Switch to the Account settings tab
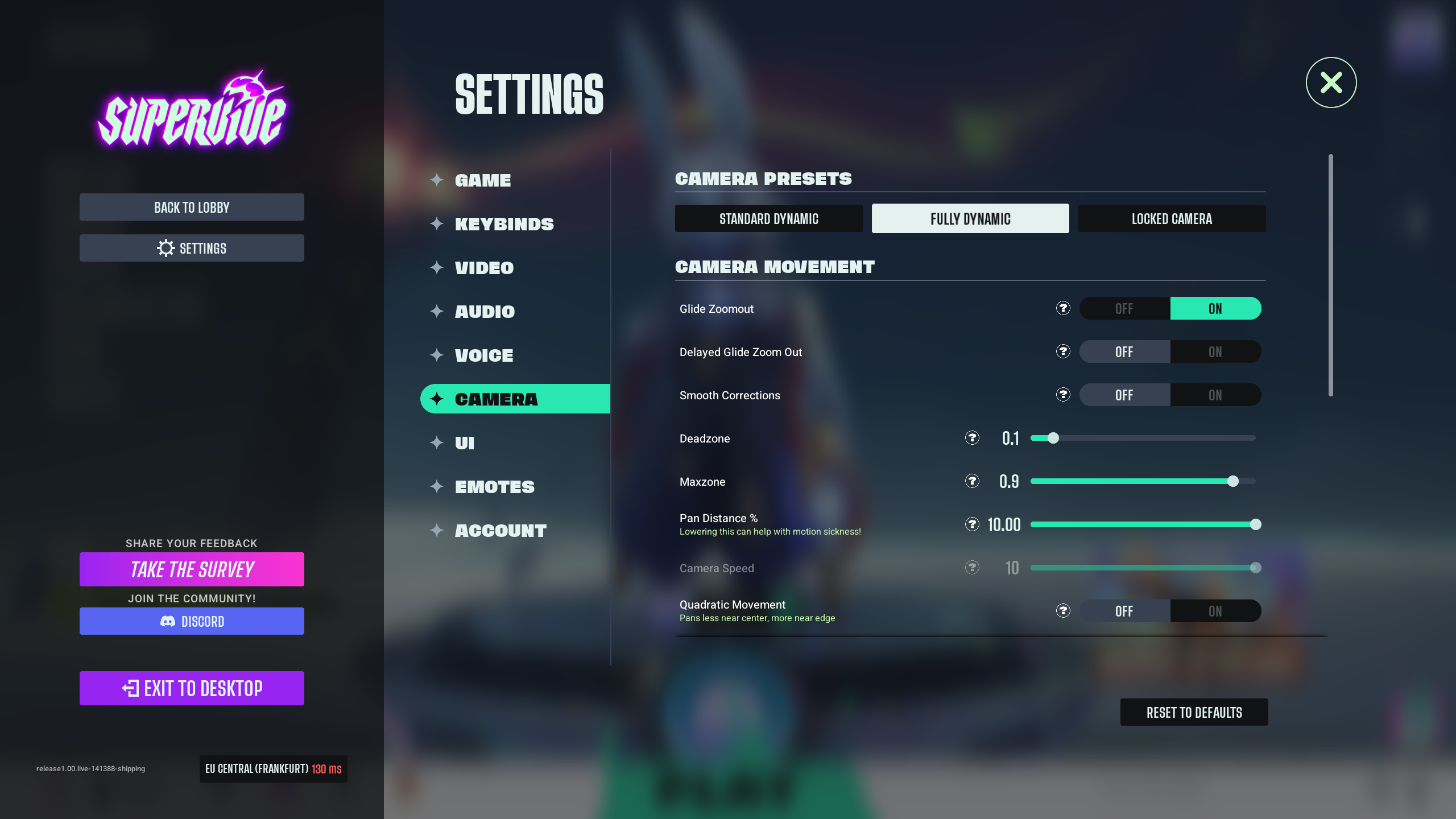The image size is (1456, 819). 500,531
